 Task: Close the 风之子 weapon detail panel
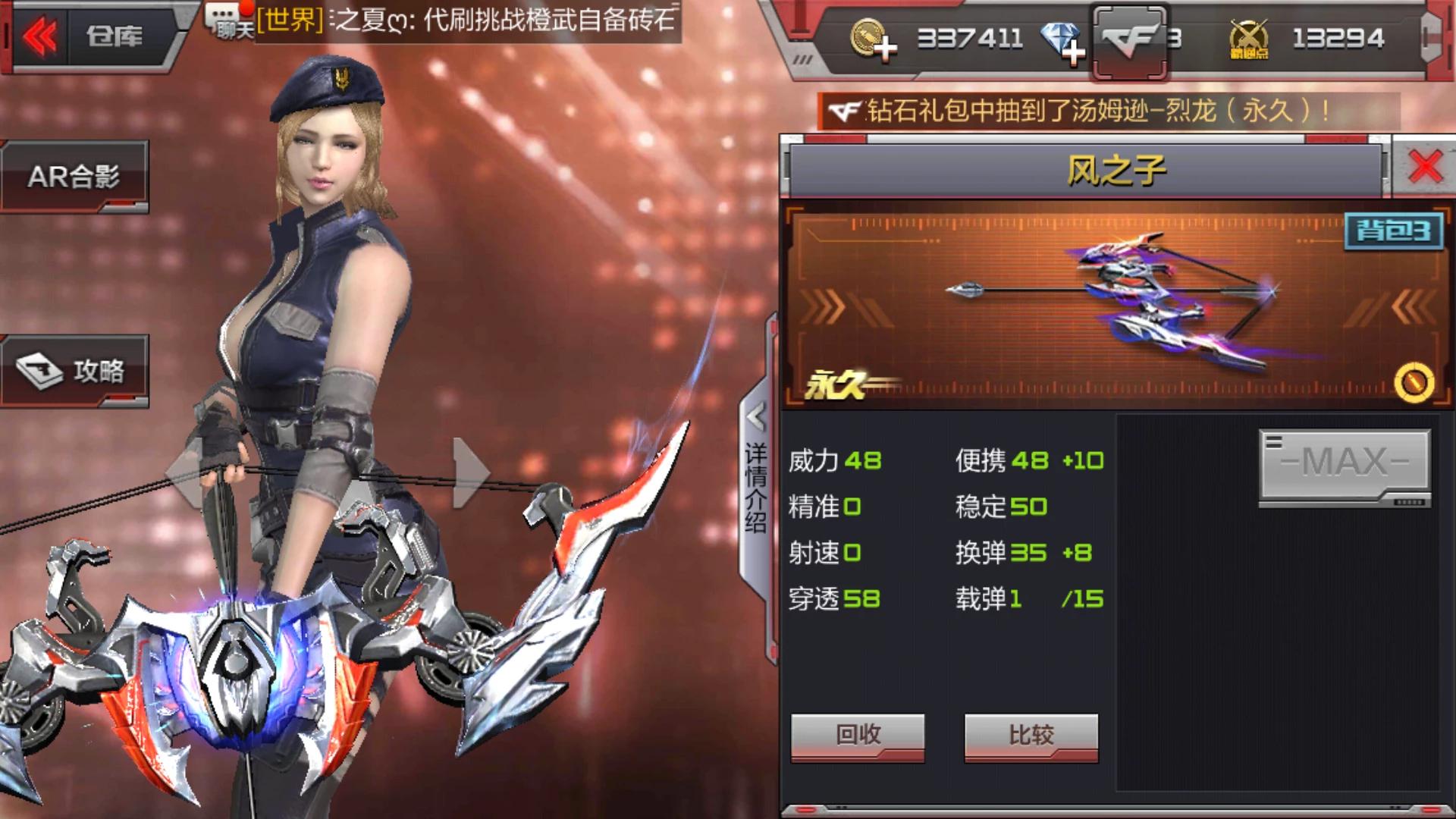pyautogui.click(x=1425, y=167)
